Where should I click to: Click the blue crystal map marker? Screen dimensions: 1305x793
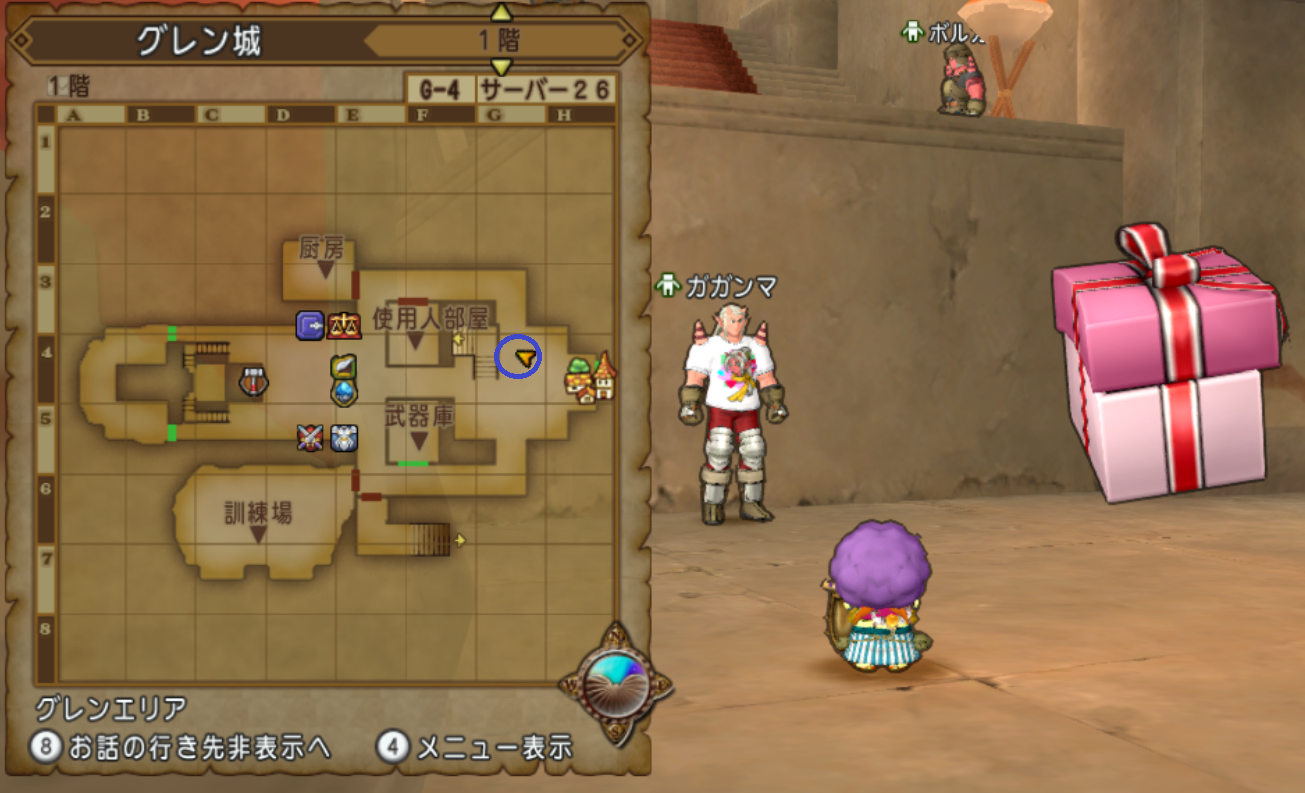pos(344,392)
